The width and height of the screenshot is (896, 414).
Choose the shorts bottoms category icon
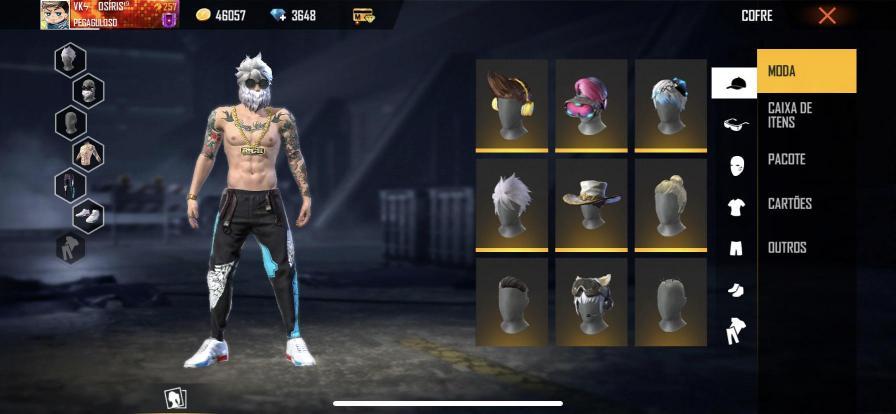click(x=734, y=248)
